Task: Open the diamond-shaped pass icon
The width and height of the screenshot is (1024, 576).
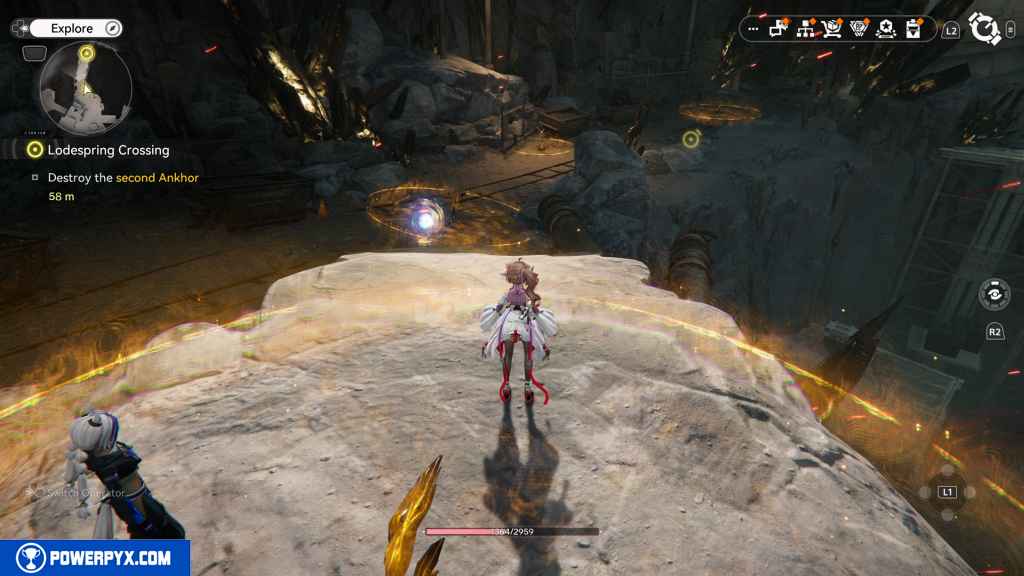Action: click(x=858, y=29)
